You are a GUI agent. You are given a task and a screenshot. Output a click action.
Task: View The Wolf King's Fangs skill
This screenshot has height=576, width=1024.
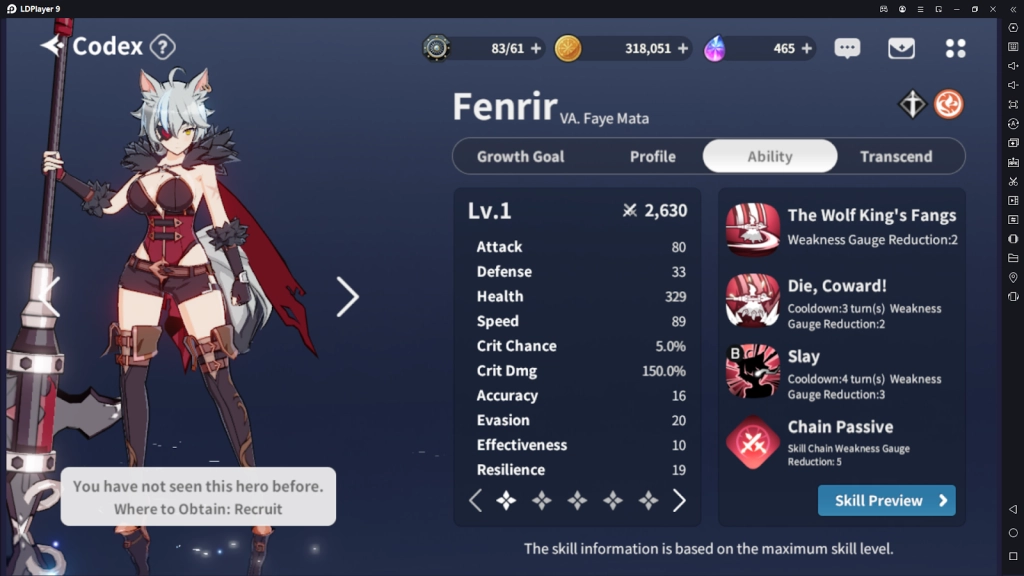coord(753,229)
